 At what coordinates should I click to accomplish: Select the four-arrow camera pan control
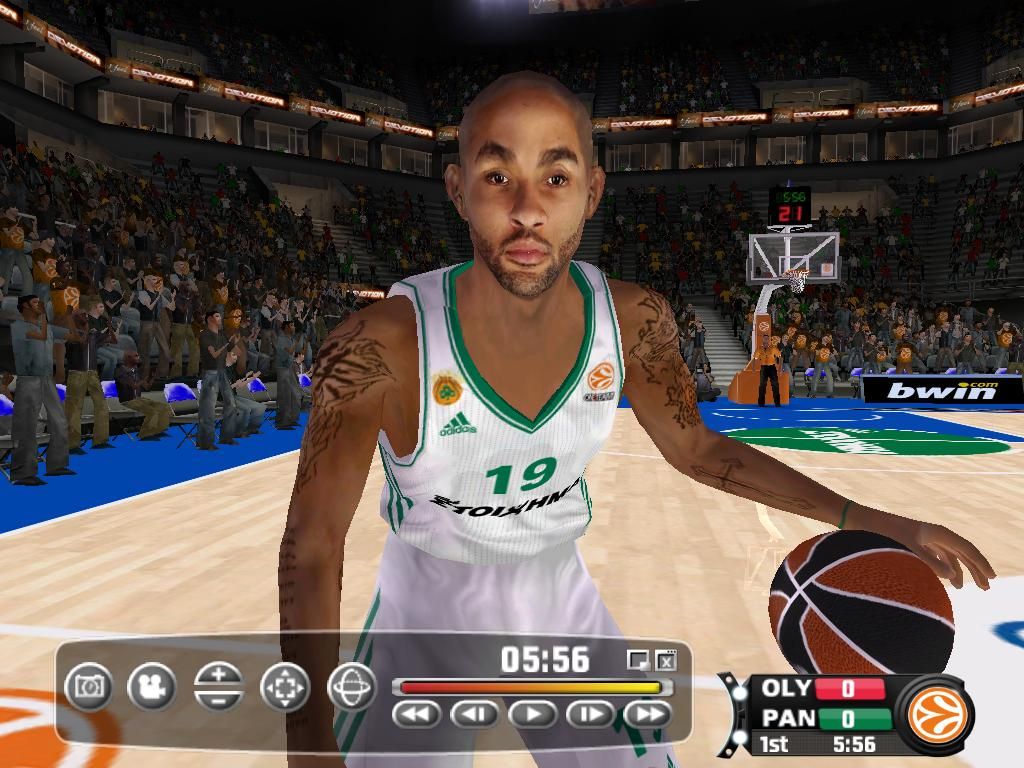285,687
